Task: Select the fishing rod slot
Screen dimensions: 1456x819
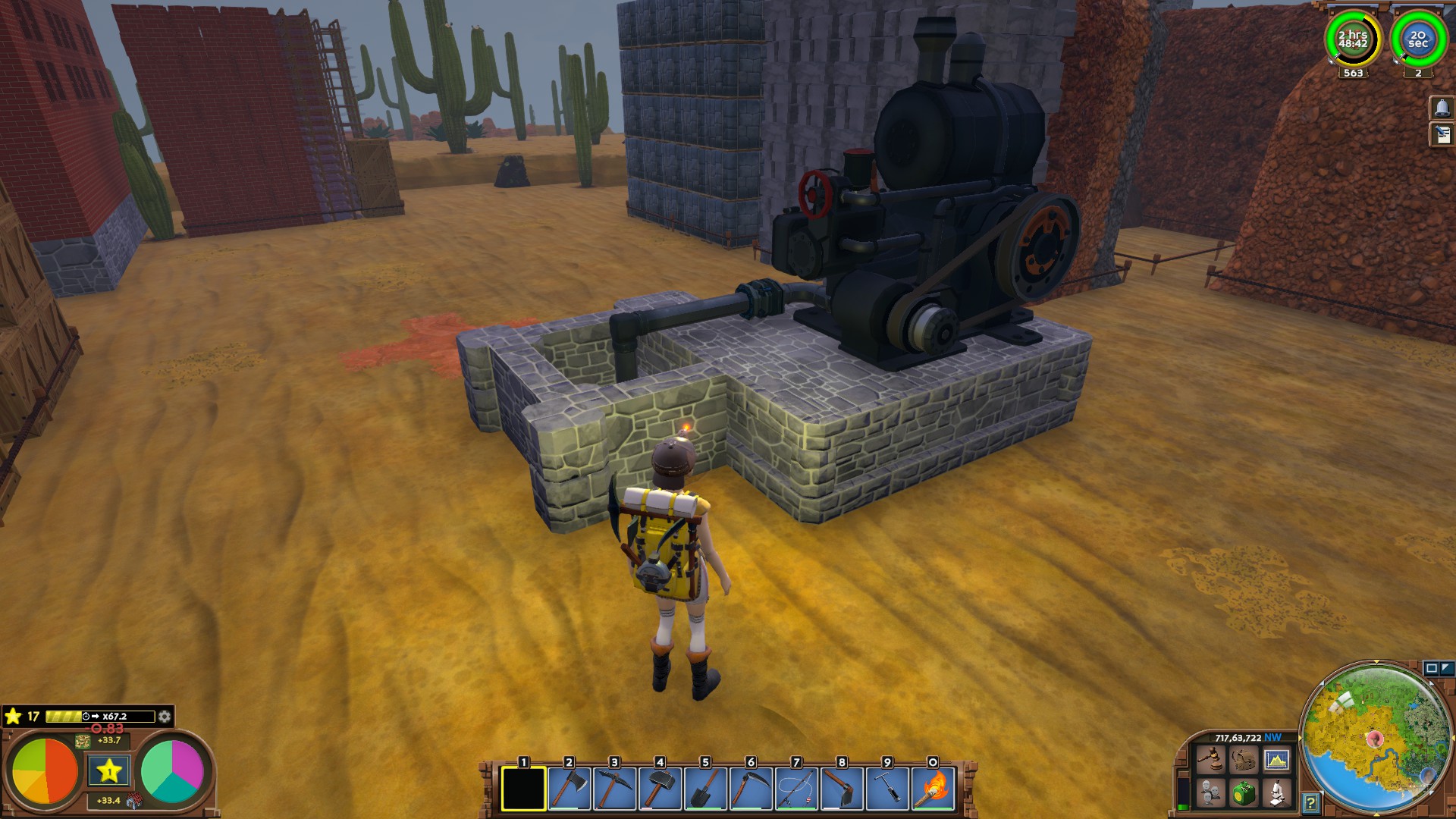Action: coord(796,789)
